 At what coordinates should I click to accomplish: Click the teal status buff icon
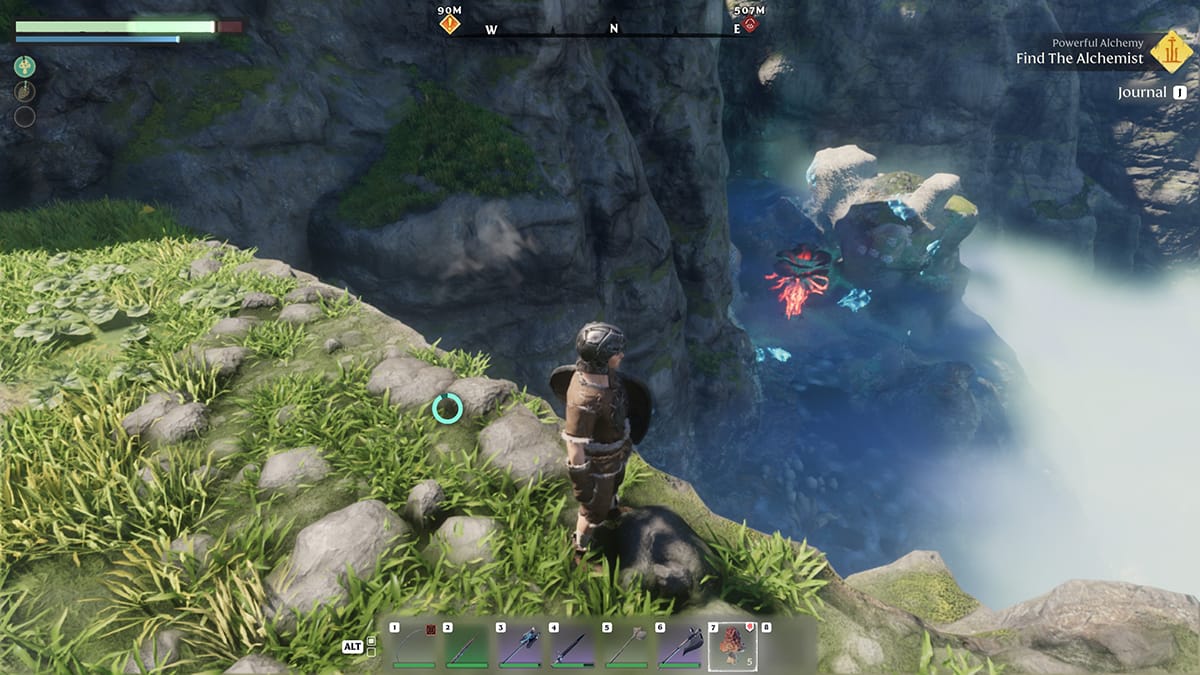click(25, 67)
